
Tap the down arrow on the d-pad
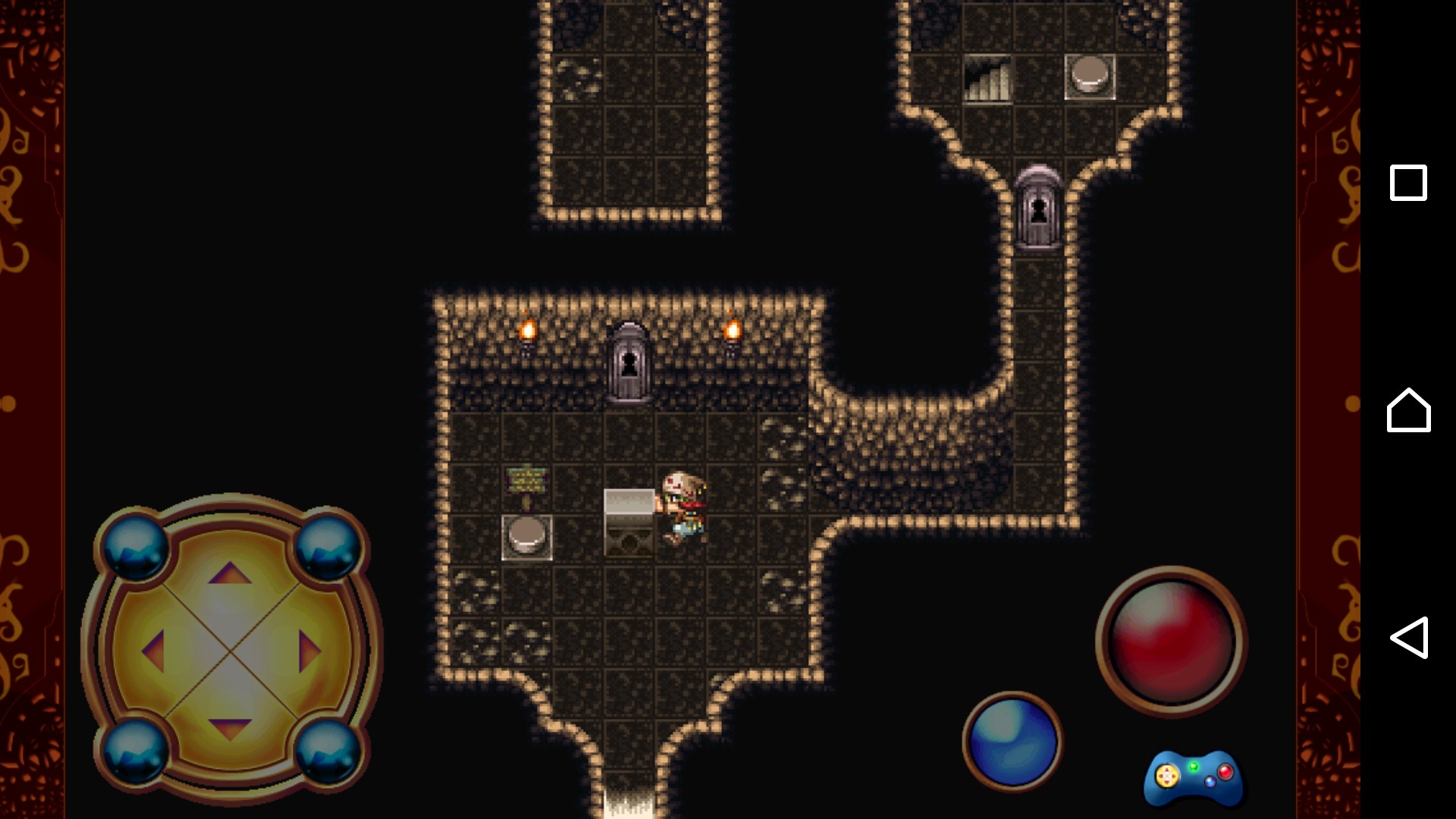pos(230,729)
